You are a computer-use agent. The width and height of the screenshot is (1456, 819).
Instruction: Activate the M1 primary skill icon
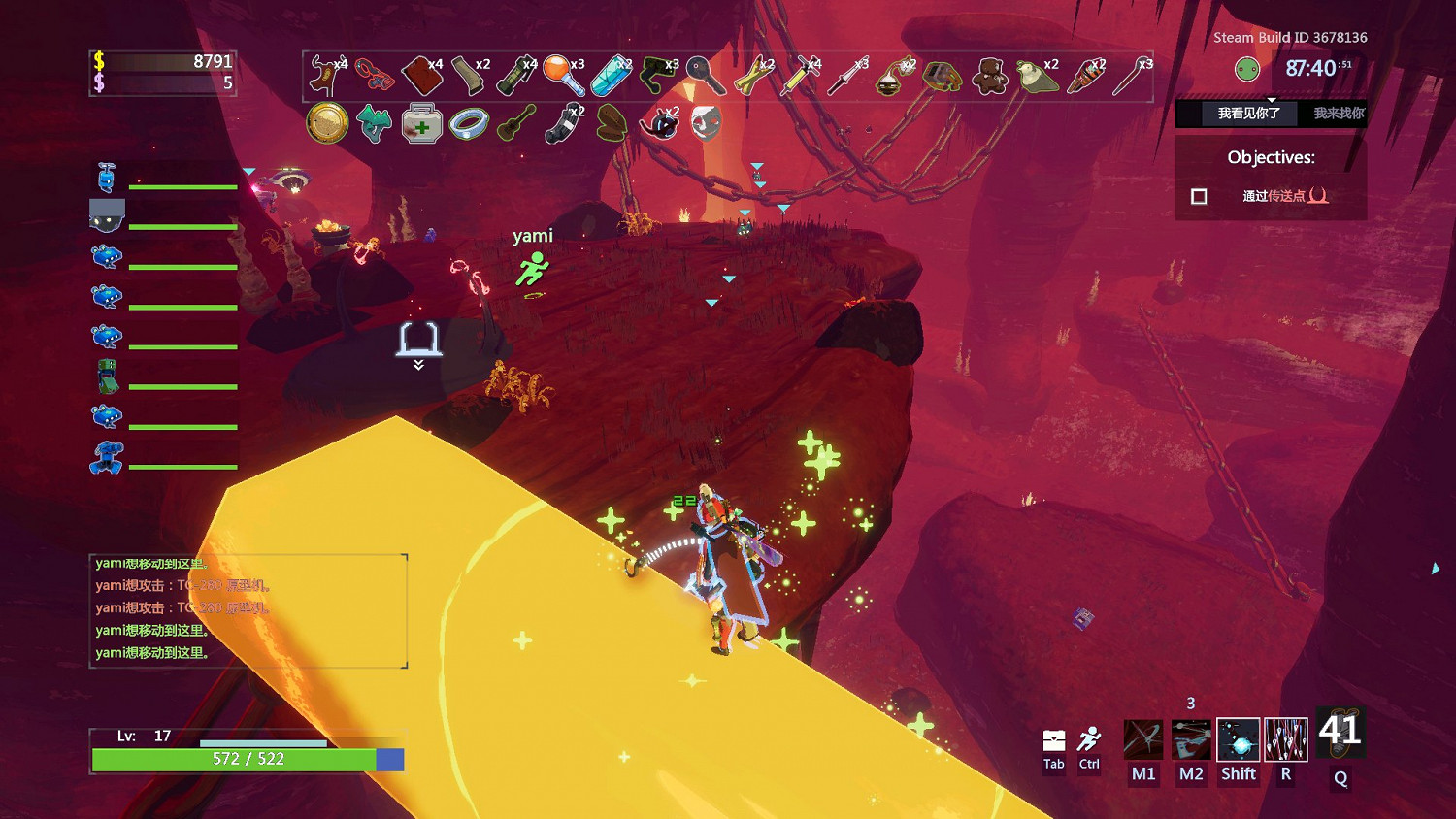(x=1143, y=739)
